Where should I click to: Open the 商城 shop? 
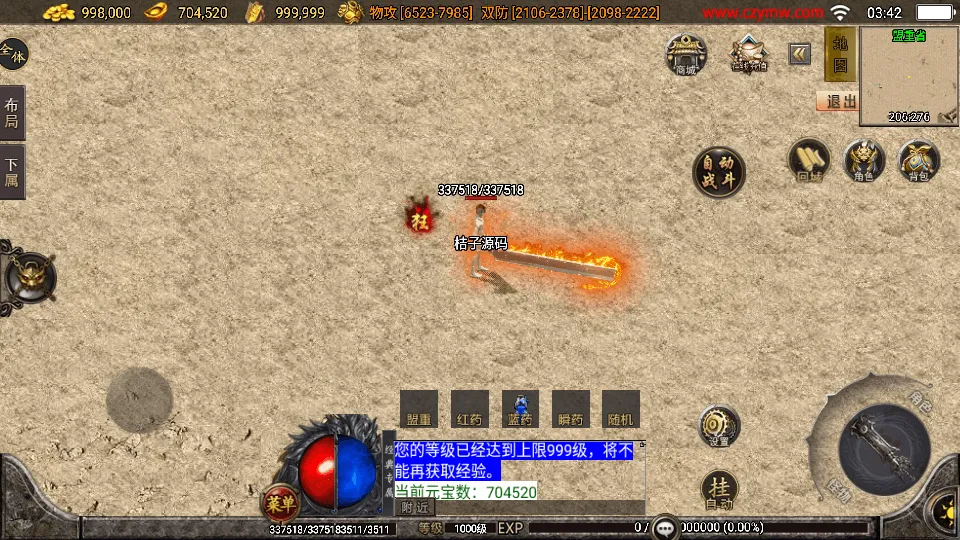(686, 54)
